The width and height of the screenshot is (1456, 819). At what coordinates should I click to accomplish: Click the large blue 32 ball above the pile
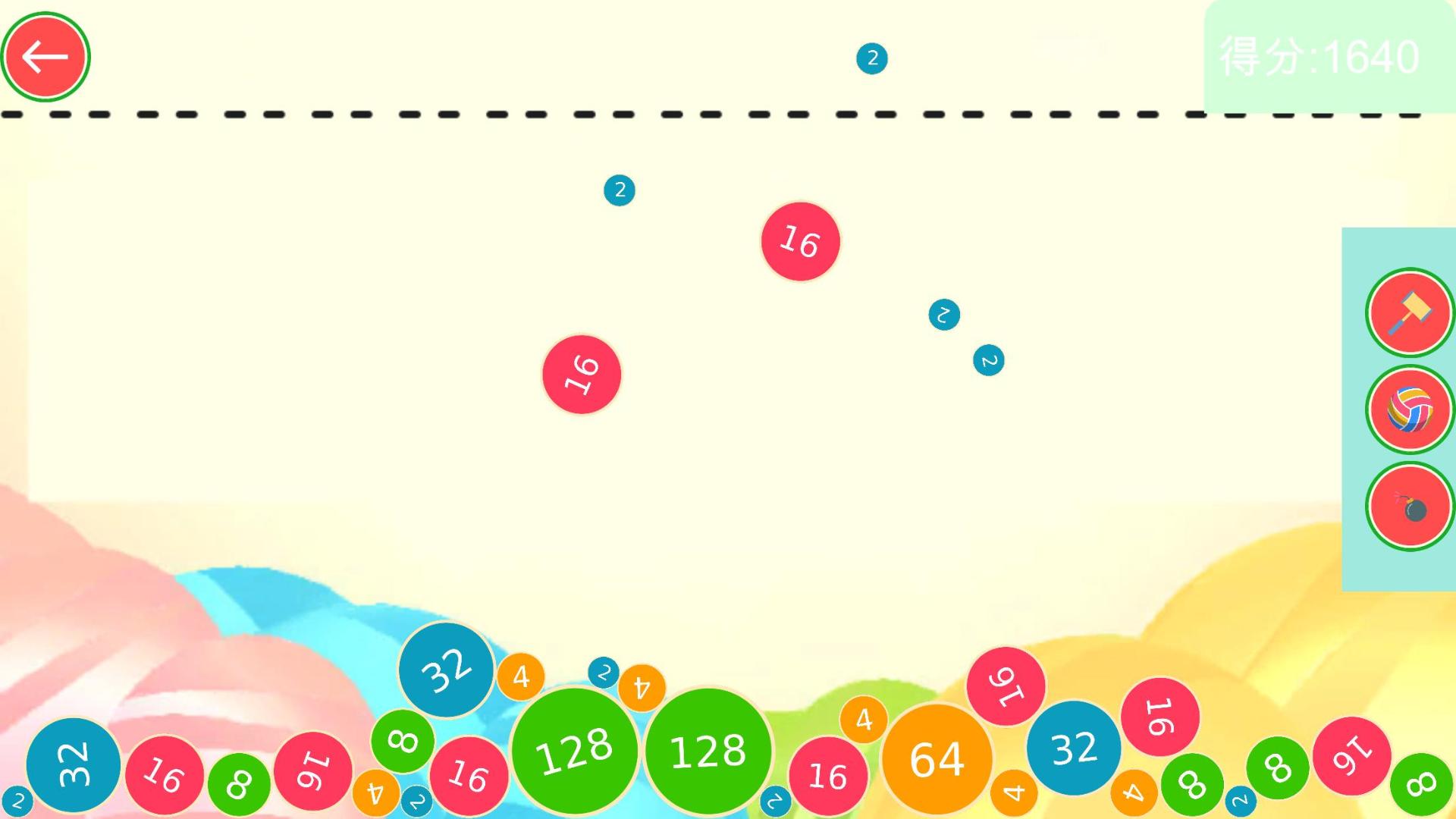[446, 670]
